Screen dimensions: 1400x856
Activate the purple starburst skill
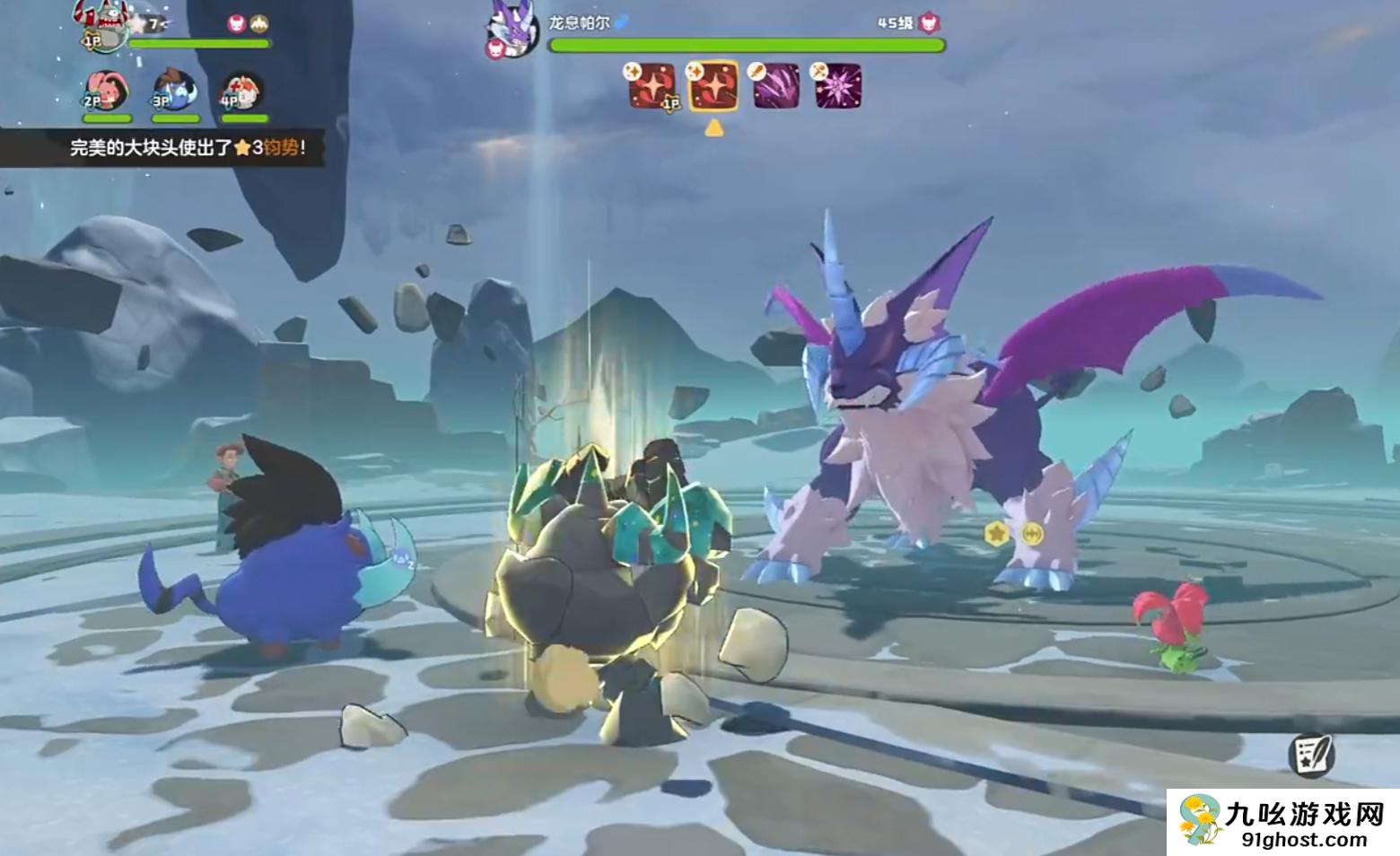pyautogui.click(x=838, y=87)
